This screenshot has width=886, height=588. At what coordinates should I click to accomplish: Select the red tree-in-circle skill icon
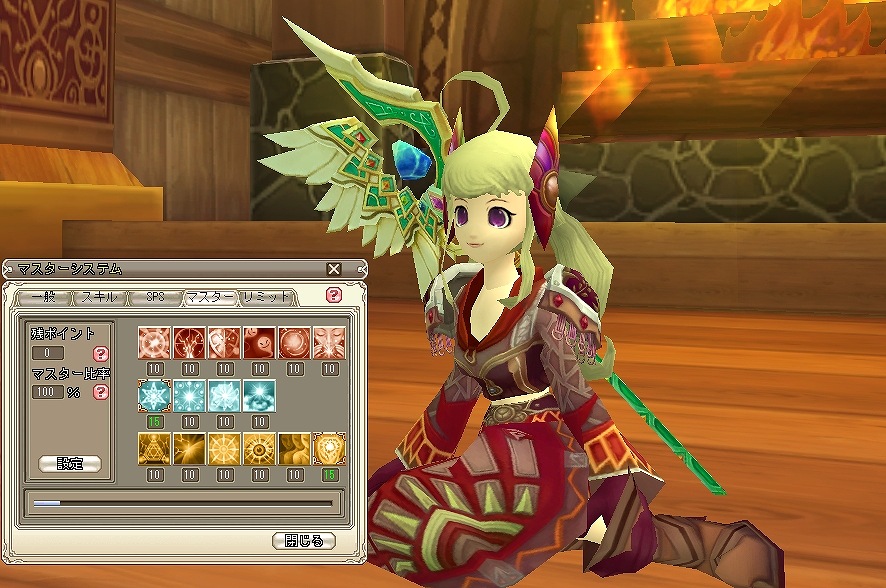tap(188, 341)
